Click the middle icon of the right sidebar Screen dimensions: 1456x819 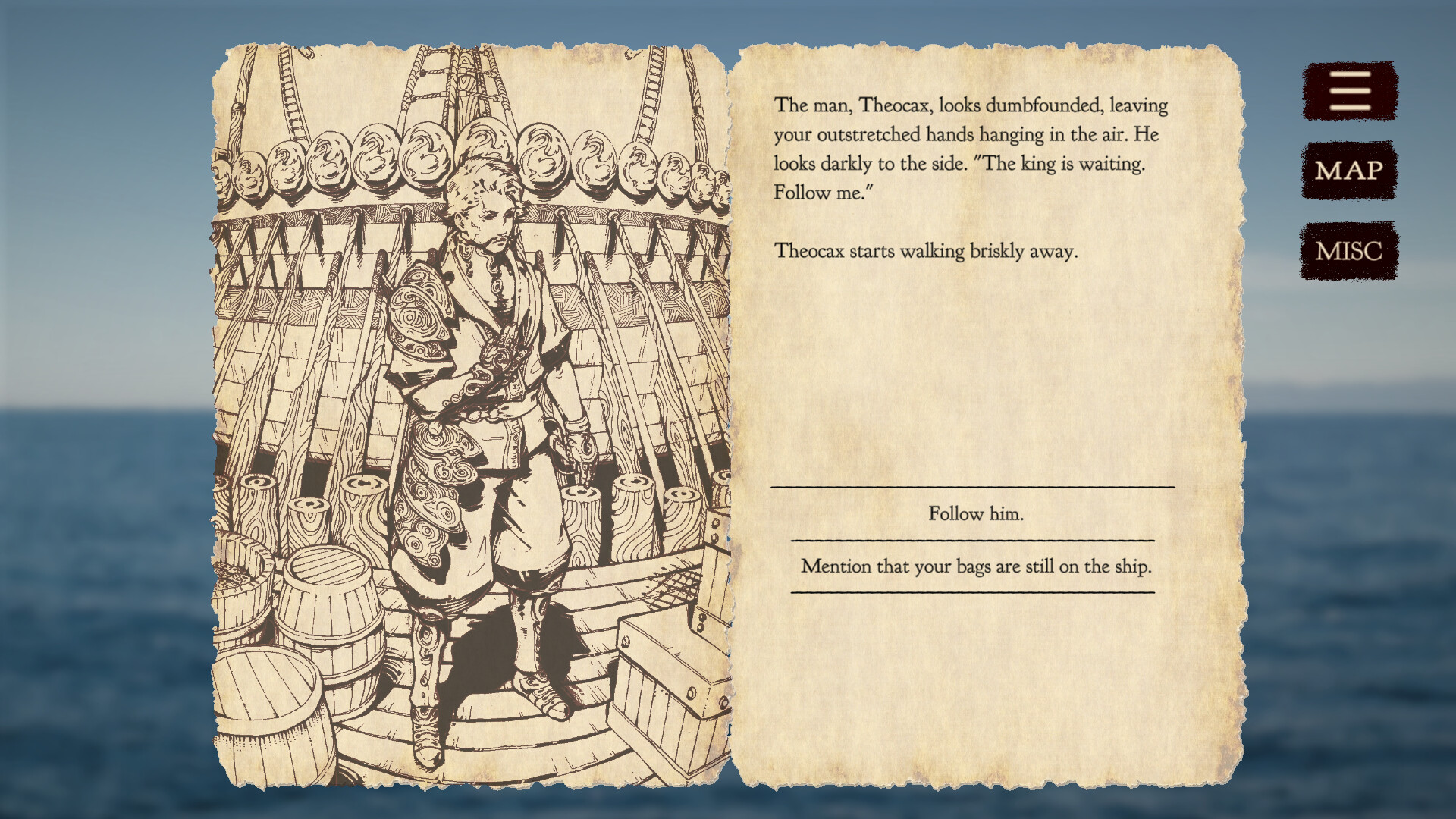pos(1348,171)
